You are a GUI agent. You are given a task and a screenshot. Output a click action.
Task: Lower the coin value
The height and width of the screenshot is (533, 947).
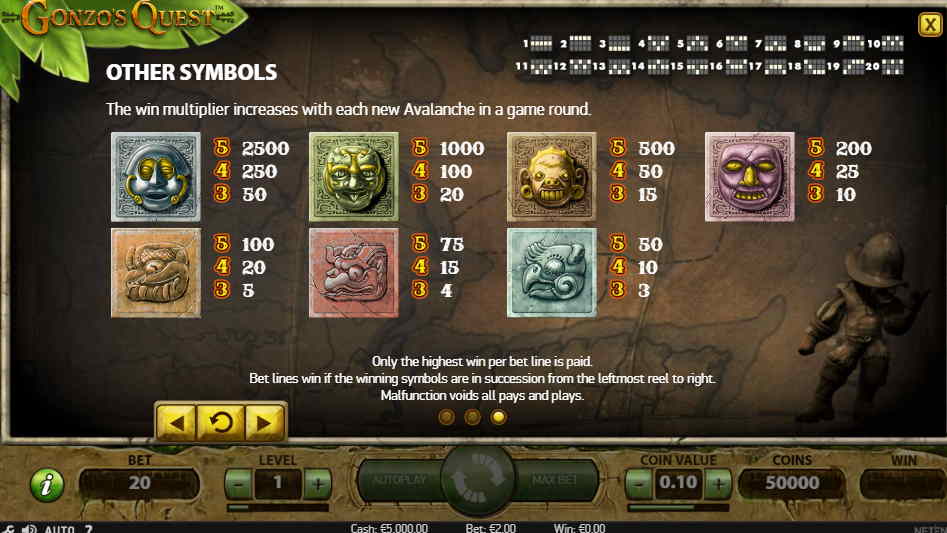[x=641, y=483]
